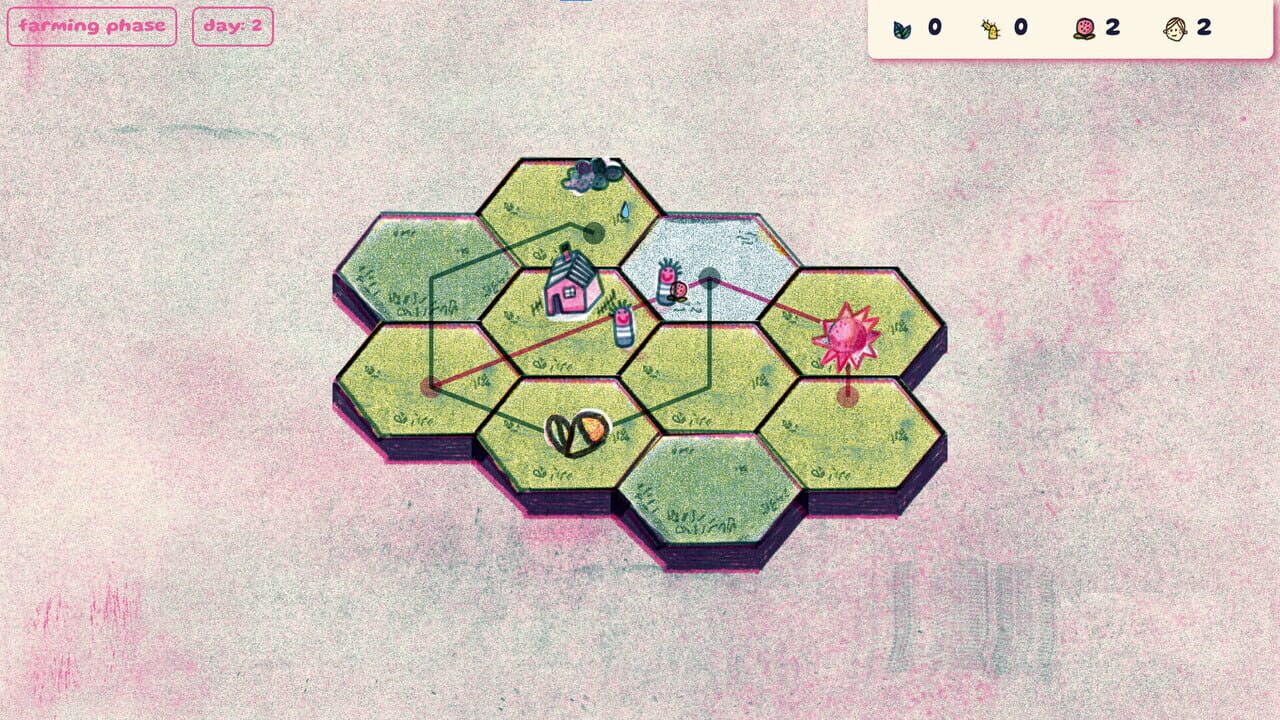
Task: Select the sprout seed icon showing 0
Action: point(991,28)
